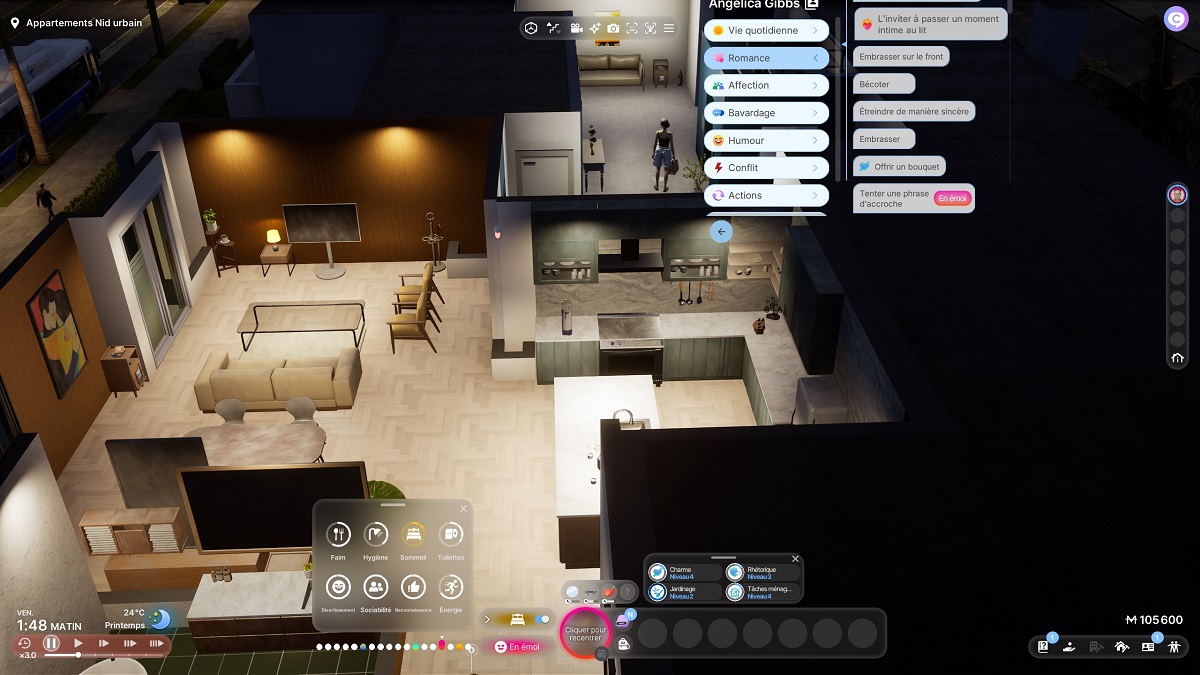This screenshot has width=1200, height=675.
Task: Pause the game with the pause button
Action: tap(51, 643)
